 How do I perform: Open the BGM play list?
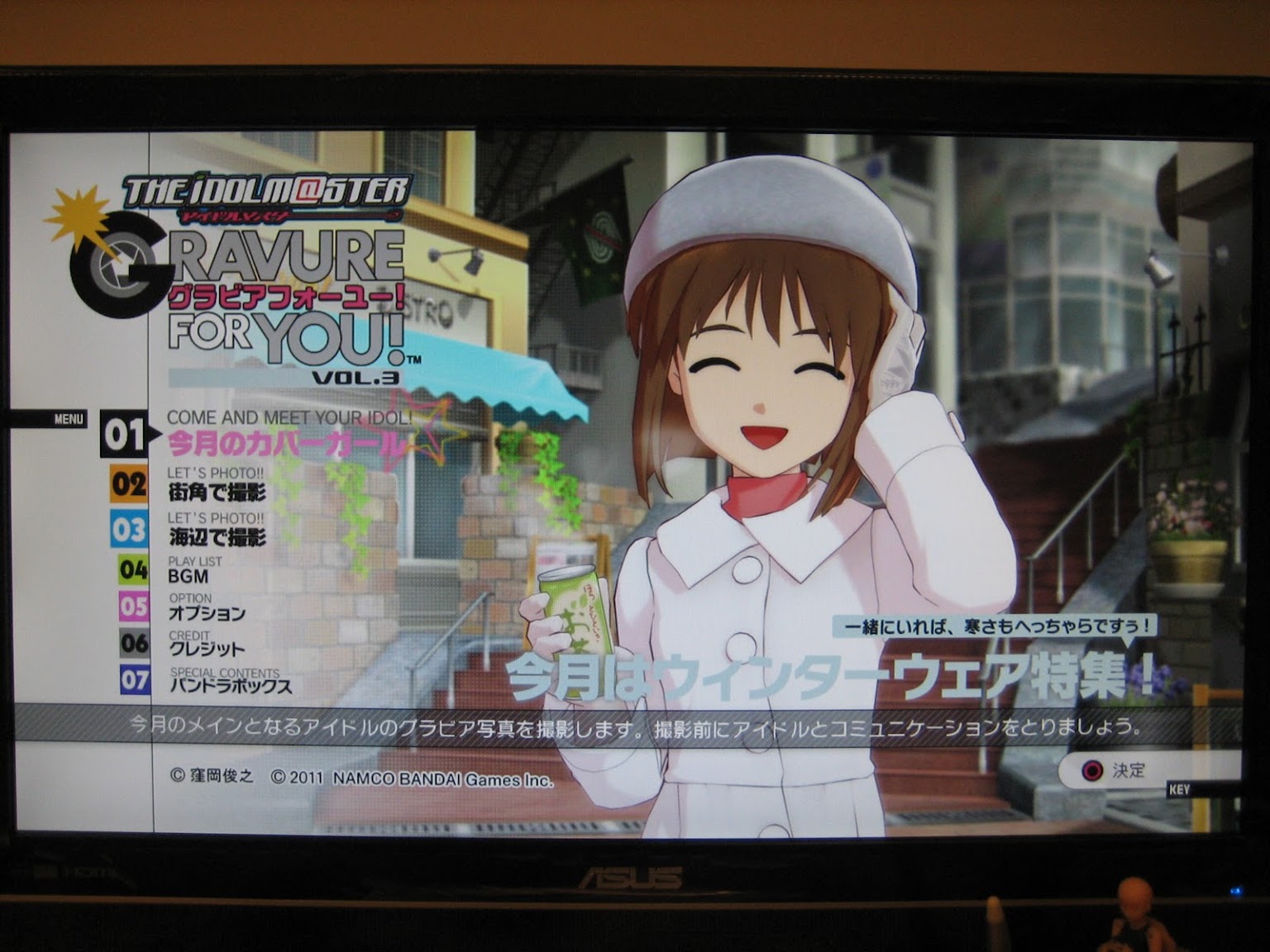[189, 576]
